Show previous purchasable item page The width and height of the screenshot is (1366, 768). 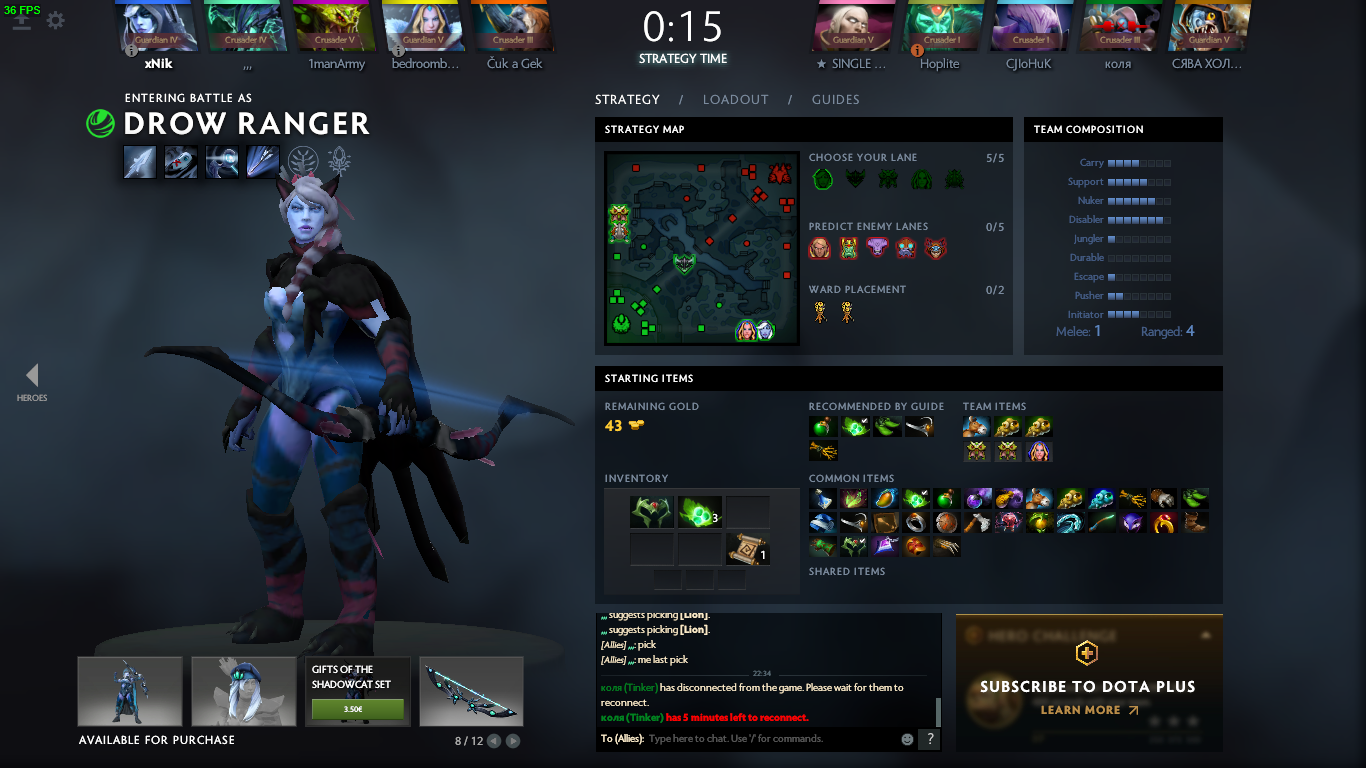494,741
